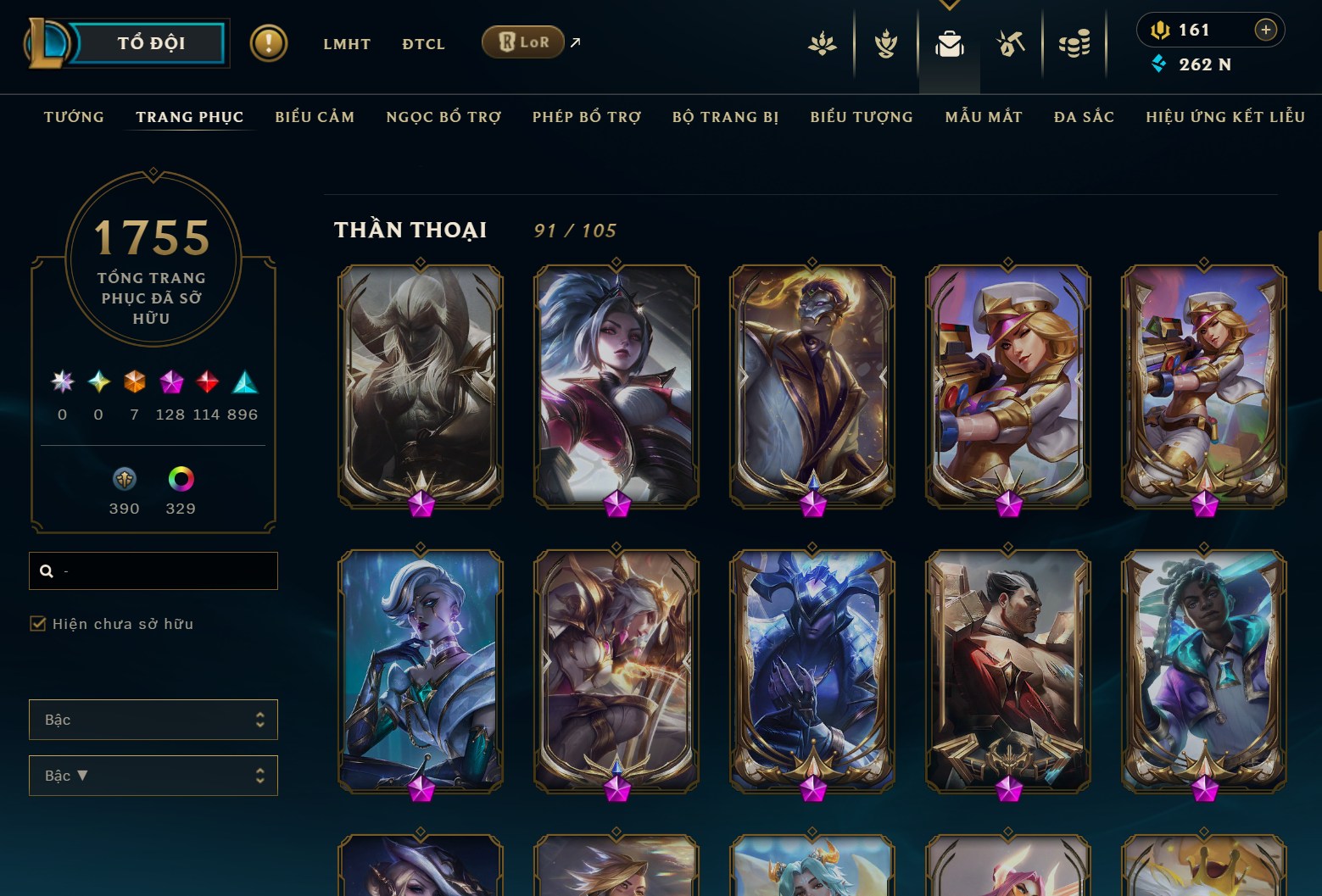
Task: Open Clash via the lotus flag icon
Action: [x=823, y=45]
